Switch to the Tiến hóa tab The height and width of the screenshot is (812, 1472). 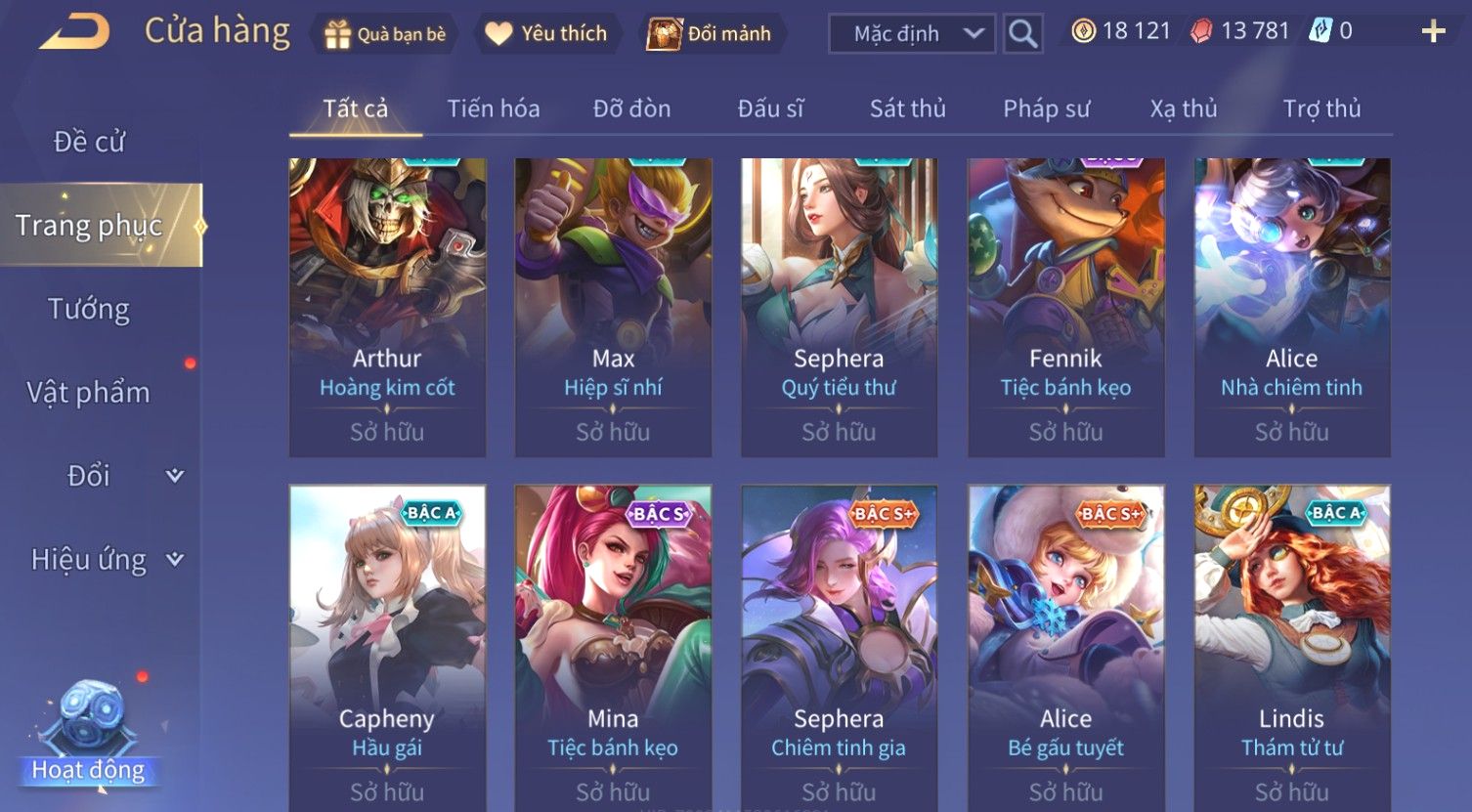(493, 108)
